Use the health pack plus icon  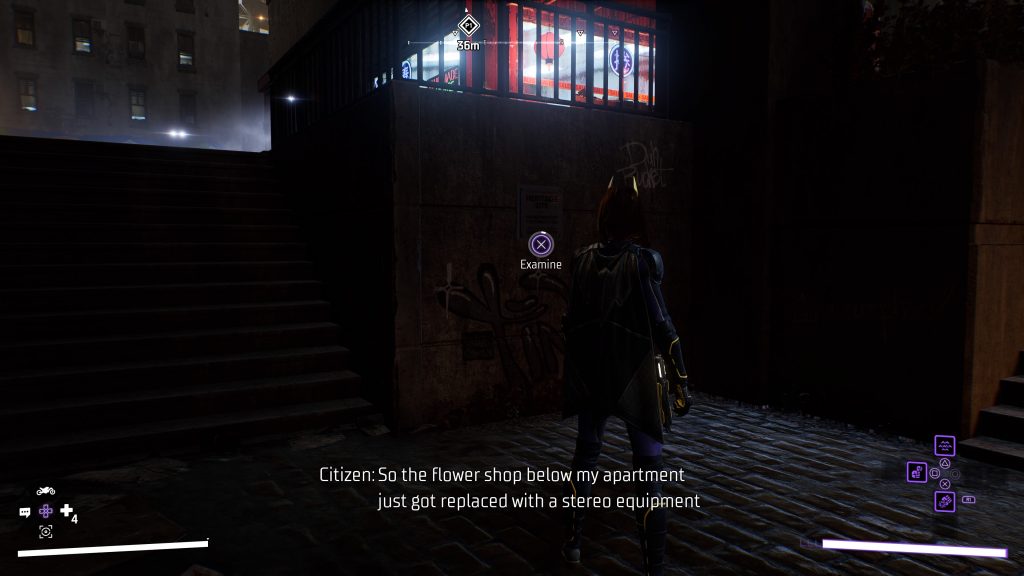click(66, 511)
